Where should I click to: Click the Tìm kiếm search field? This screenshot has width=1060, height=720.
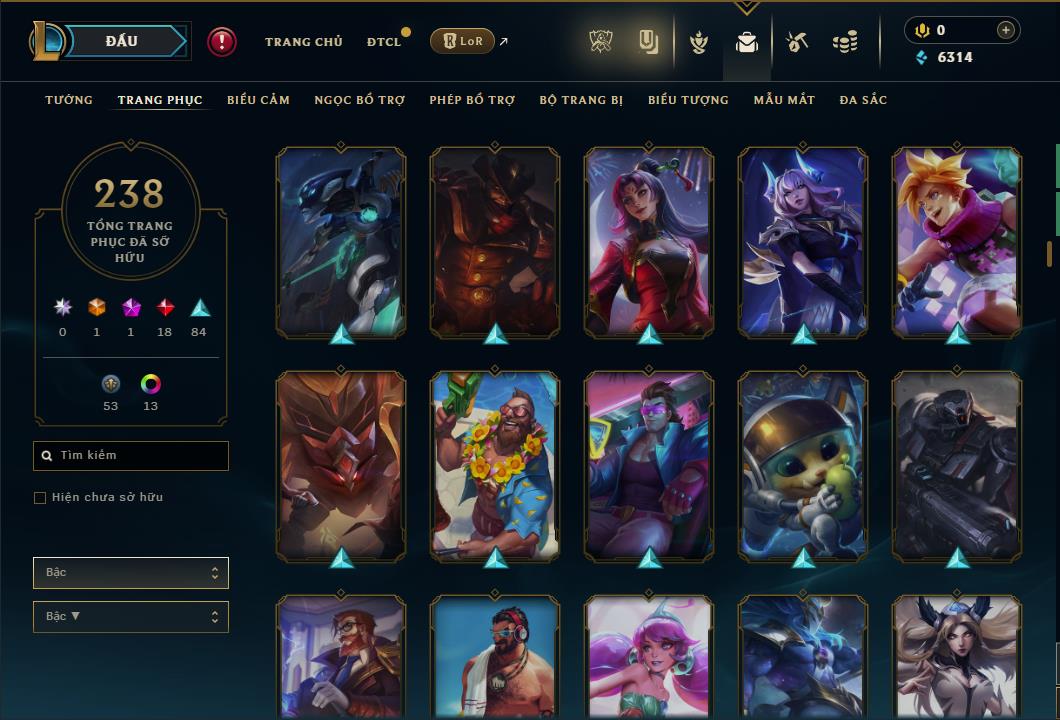pos(131,456)
